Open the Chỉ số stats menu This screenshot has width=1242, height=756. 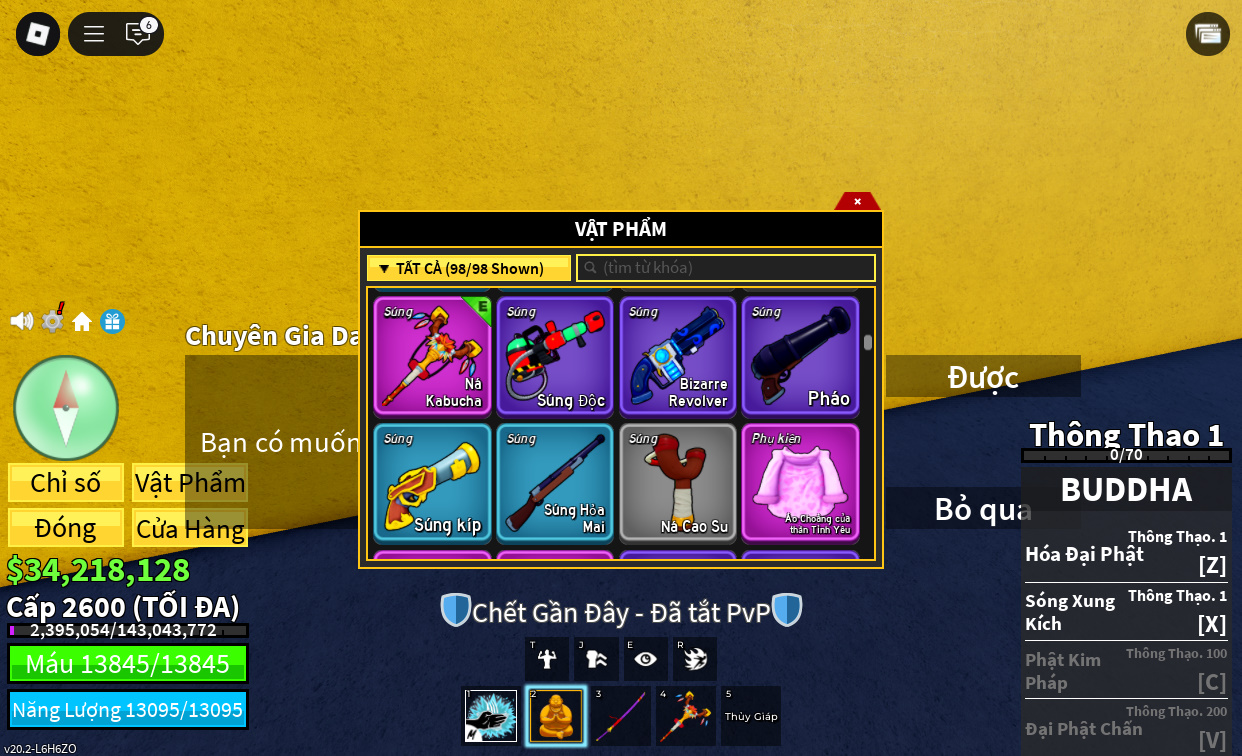(x=66, y=483)
